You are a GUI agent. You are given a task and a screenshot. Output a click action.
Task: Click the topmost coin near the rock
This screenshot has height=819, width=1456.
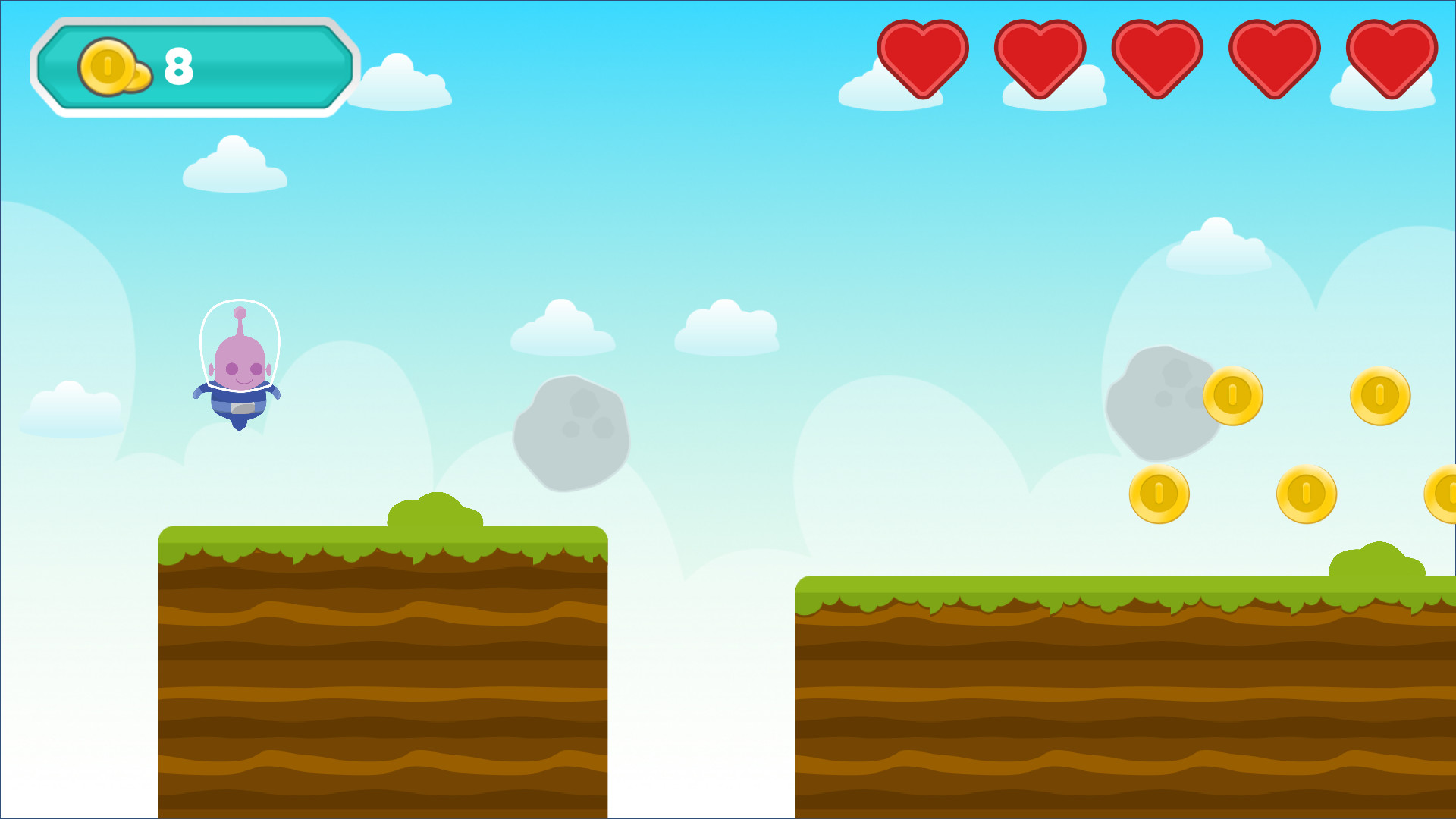pos(1232,394)
